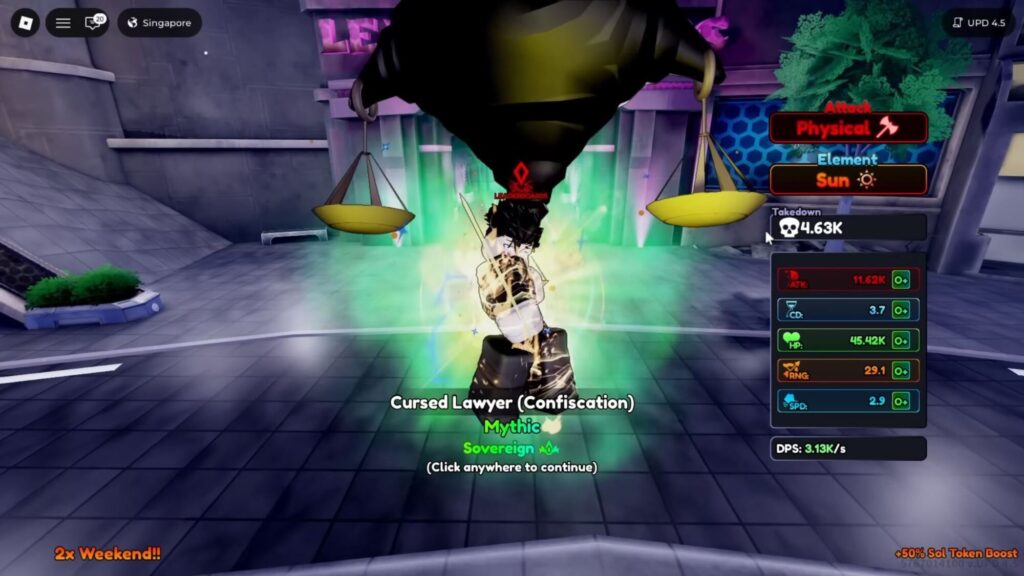Click the green plus button beside ATK
This screenshot has height=576, width=1024.
[901, 280]
